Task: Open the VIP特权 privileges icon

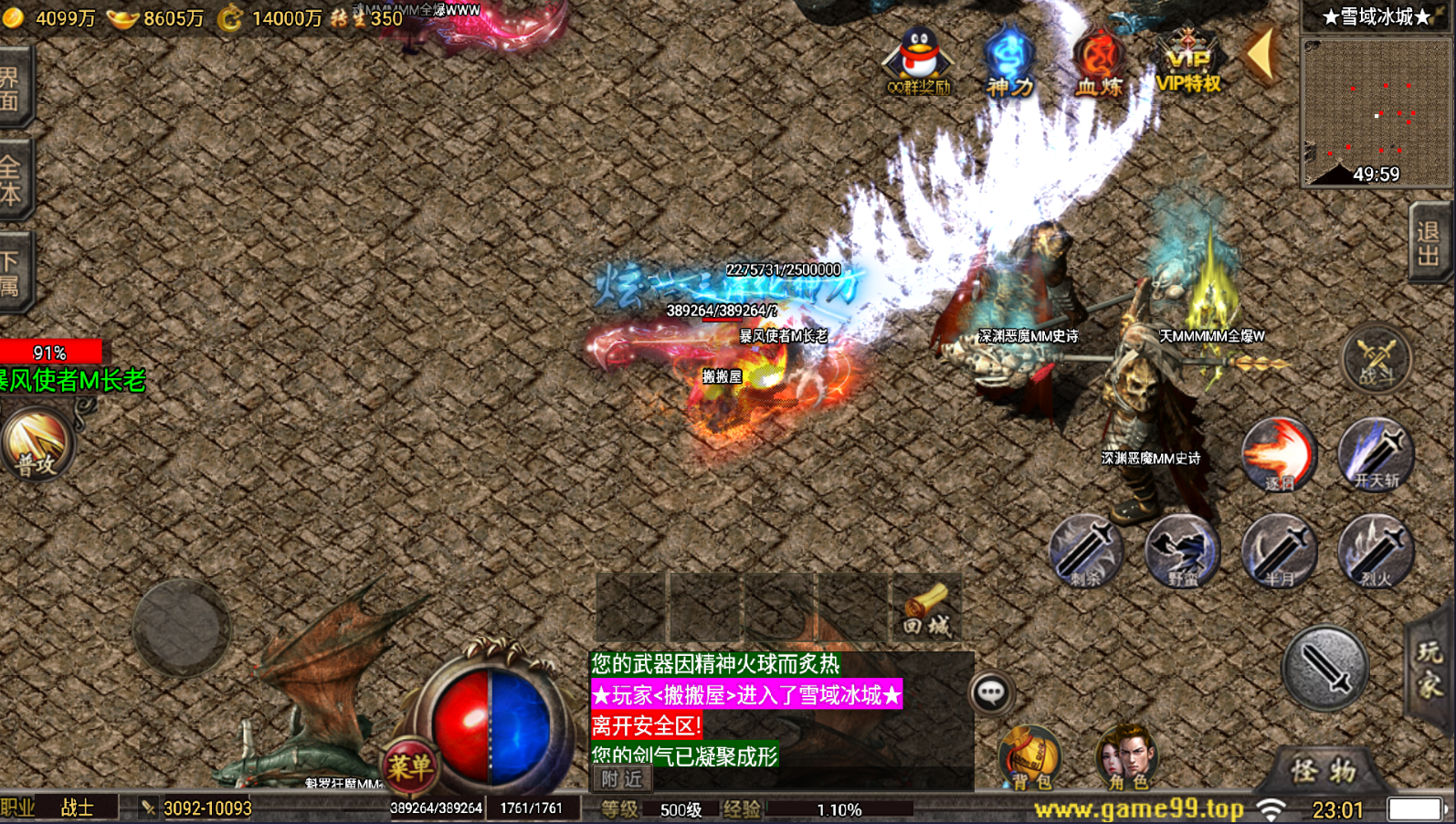Action: [1187, 61]
